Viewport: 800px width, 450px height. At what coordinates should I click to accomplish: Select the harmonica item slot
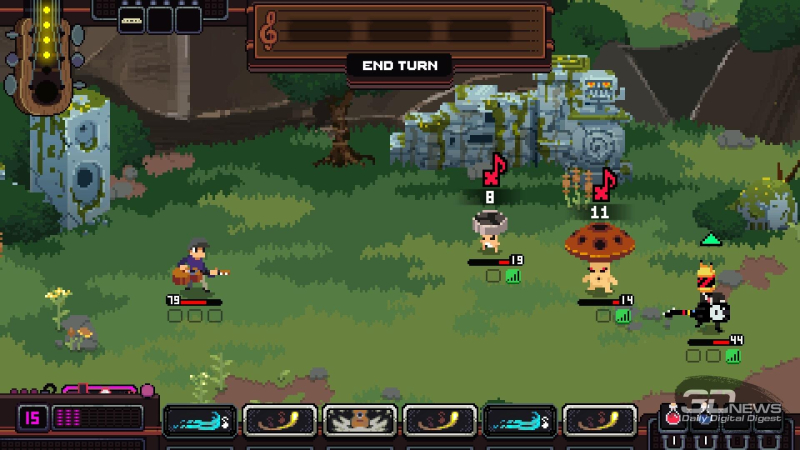pos(131,19)
